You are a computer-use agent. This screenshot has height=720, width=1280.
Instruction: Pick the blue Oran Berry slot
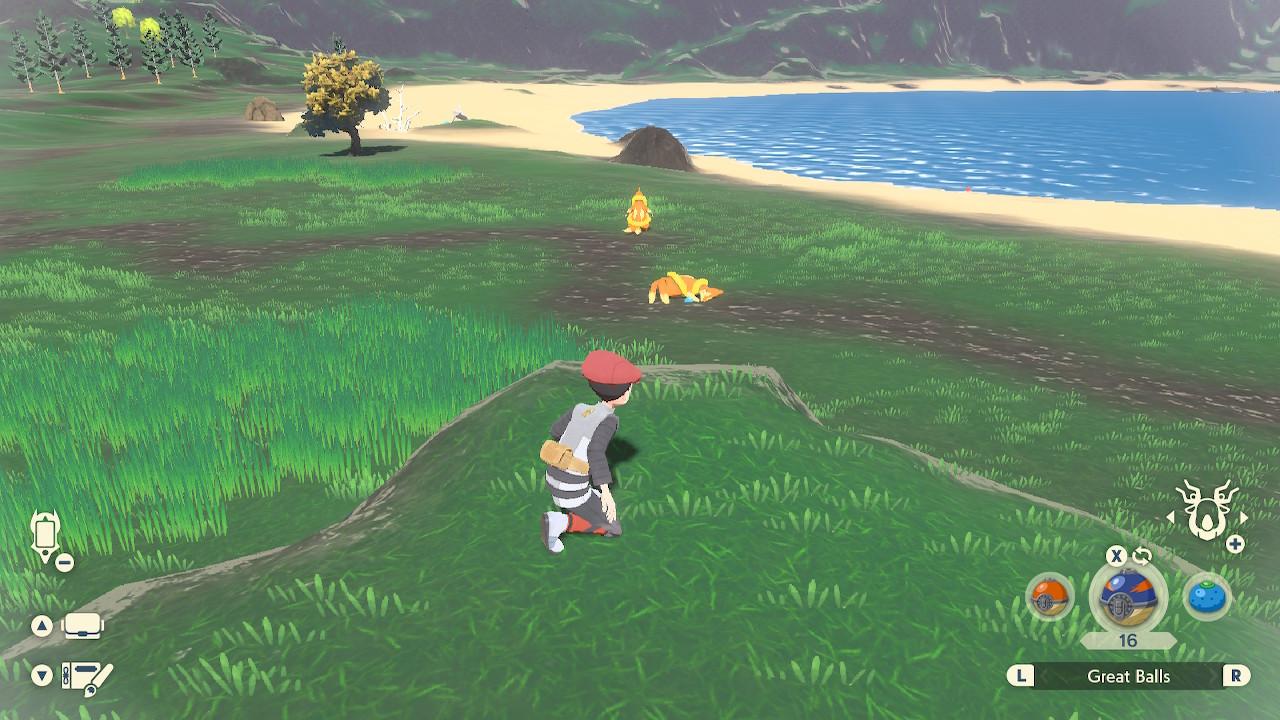pos(1206,598)
